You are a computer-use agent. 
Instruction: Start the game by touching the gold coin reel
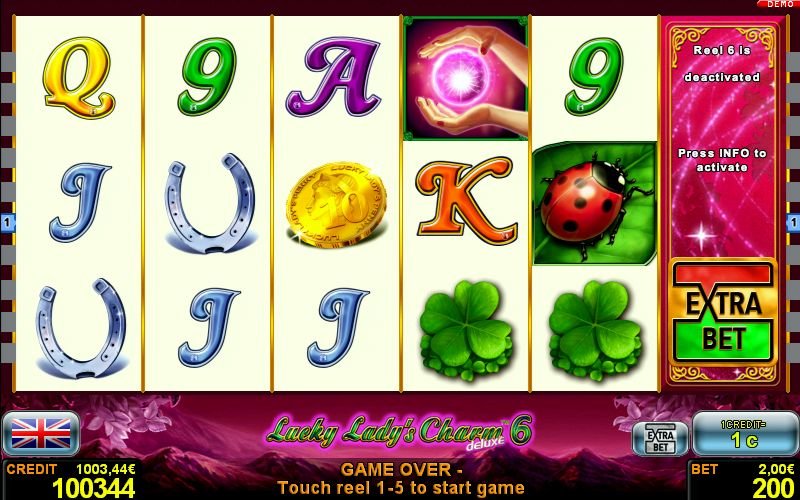(x=336, y=203)
